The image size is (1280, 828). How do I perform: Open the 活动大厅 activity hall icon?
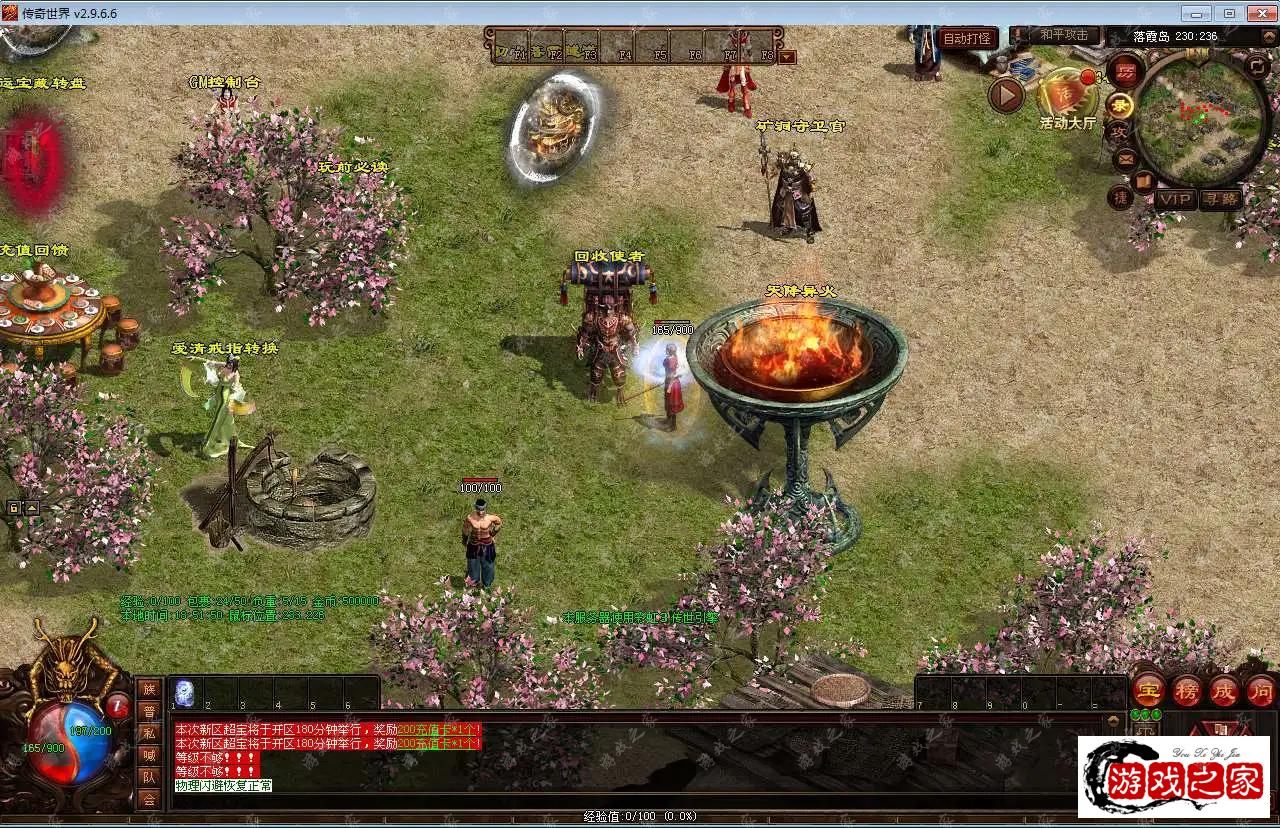1066,97
